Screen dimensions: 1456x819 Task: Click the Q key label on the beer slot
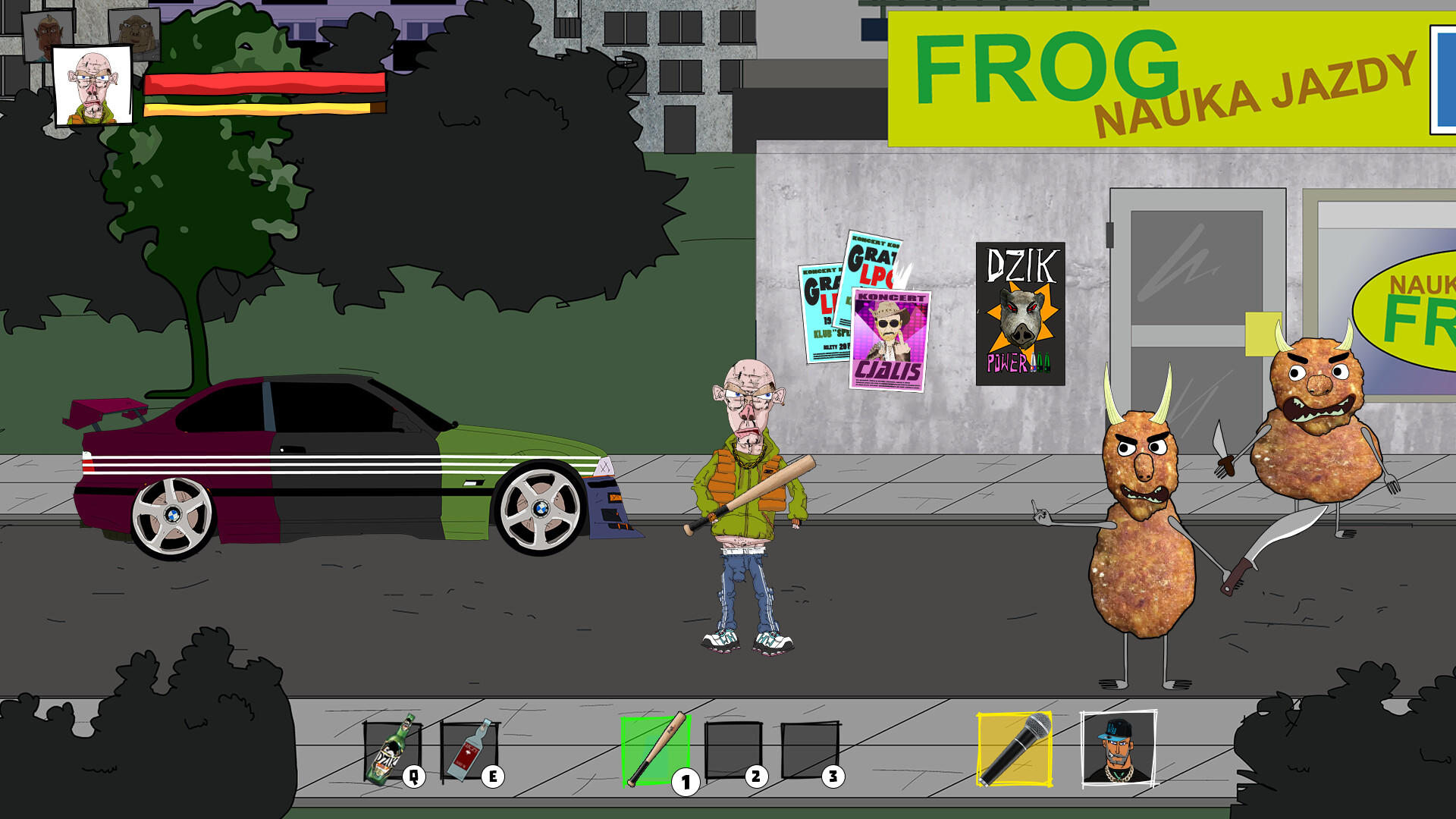pos(414,775)
